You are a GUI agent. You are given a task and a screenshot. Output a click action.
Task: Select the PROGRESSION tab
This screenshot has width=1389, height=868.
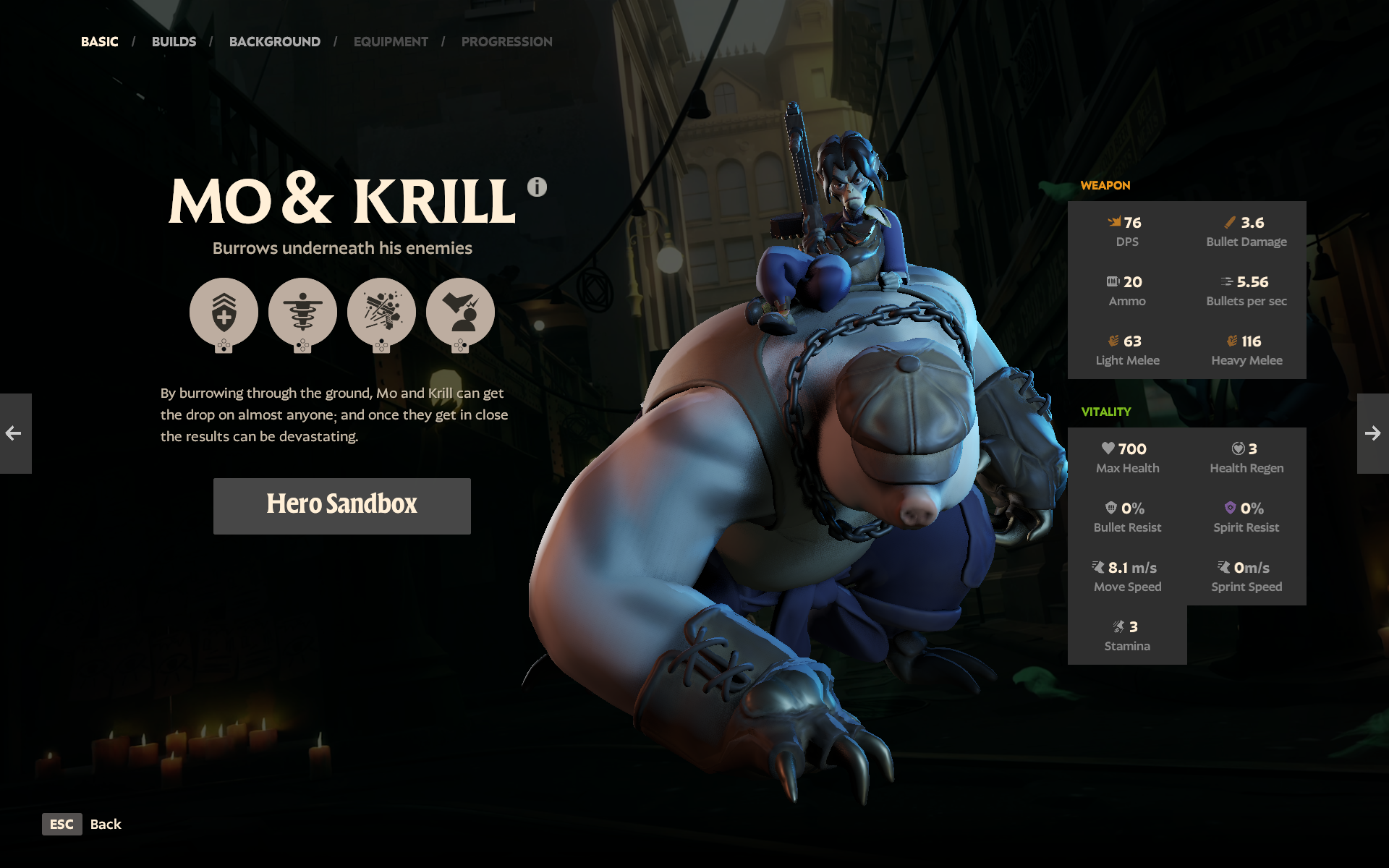[506, 41]
